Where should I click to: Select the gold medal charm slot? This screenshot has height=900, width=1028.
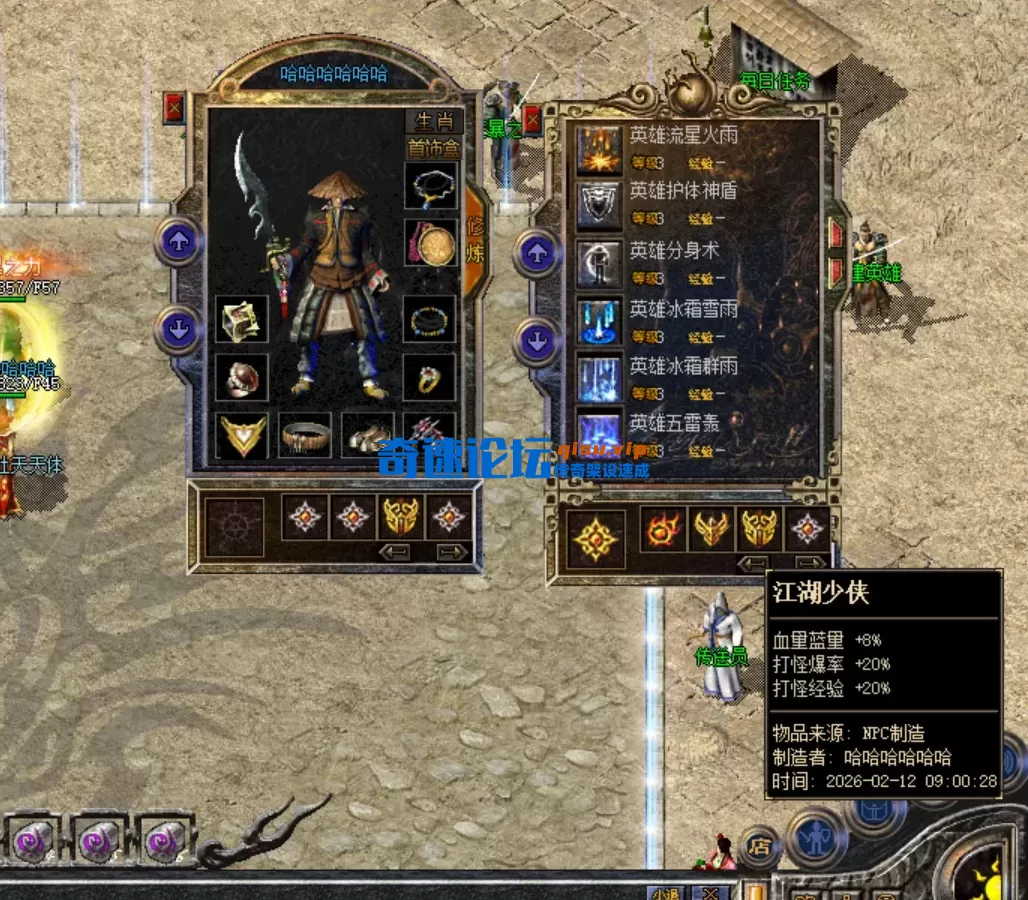431,243
